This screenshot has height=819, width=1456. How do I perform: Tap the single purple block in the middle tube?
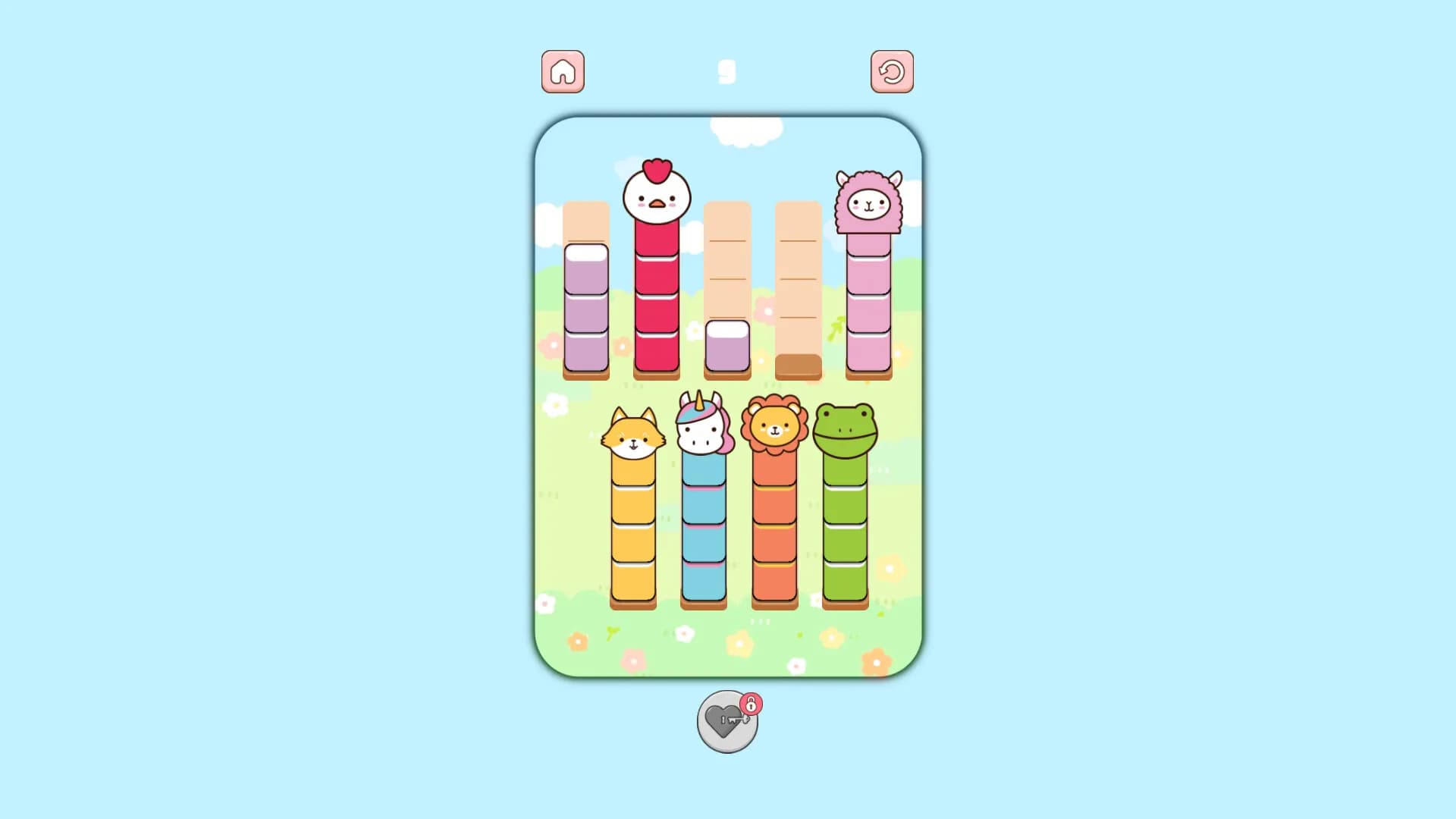click(x=726, y=345)
